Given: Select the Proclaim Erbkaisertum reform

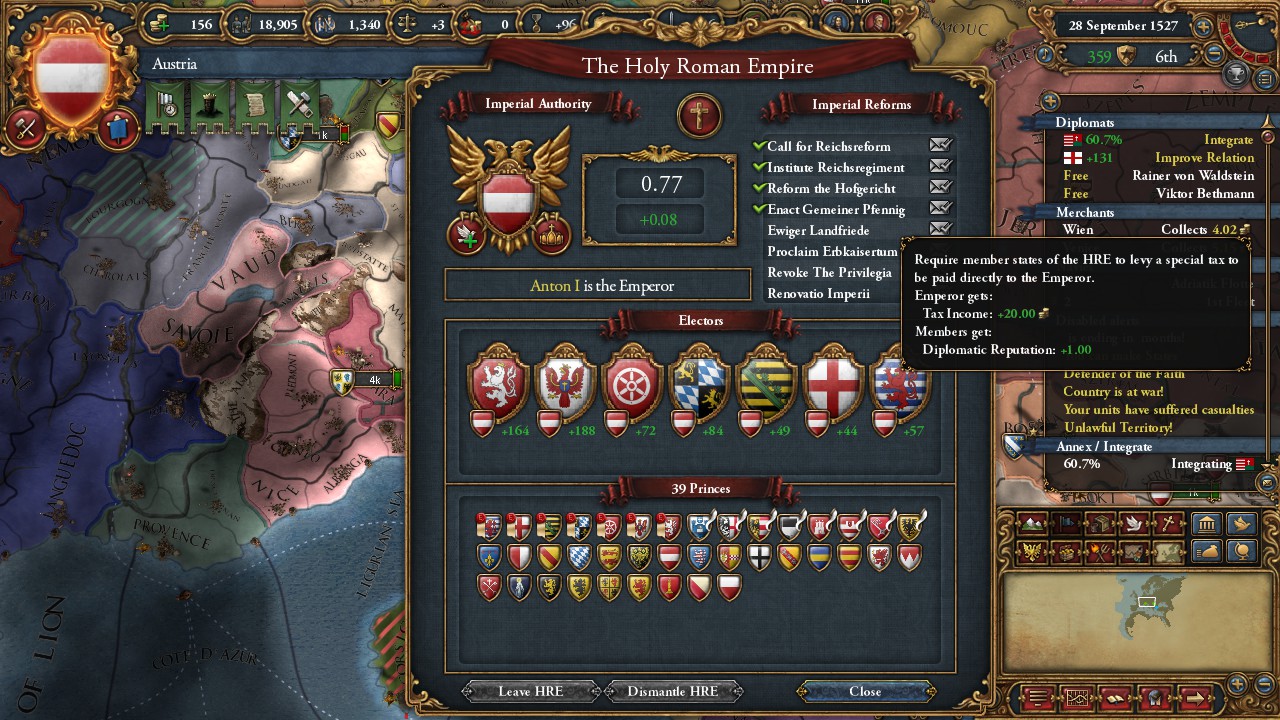Looking at the screenshot, I should 832,252.
